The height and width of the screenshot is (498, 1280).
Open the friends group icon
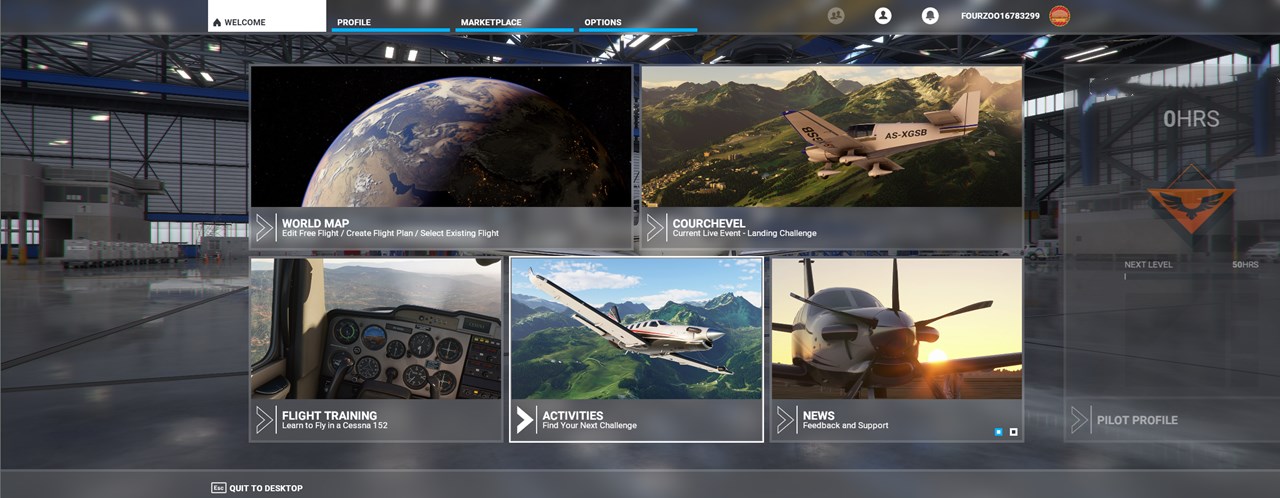point(836,16)
